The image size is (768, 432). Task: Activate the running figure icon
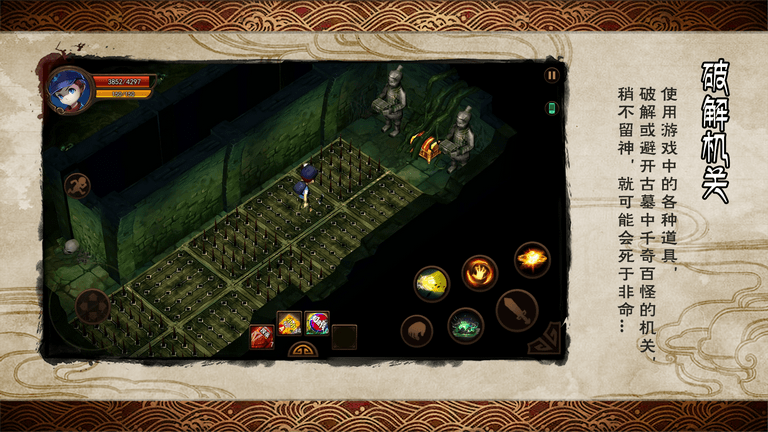click(78, 185)
